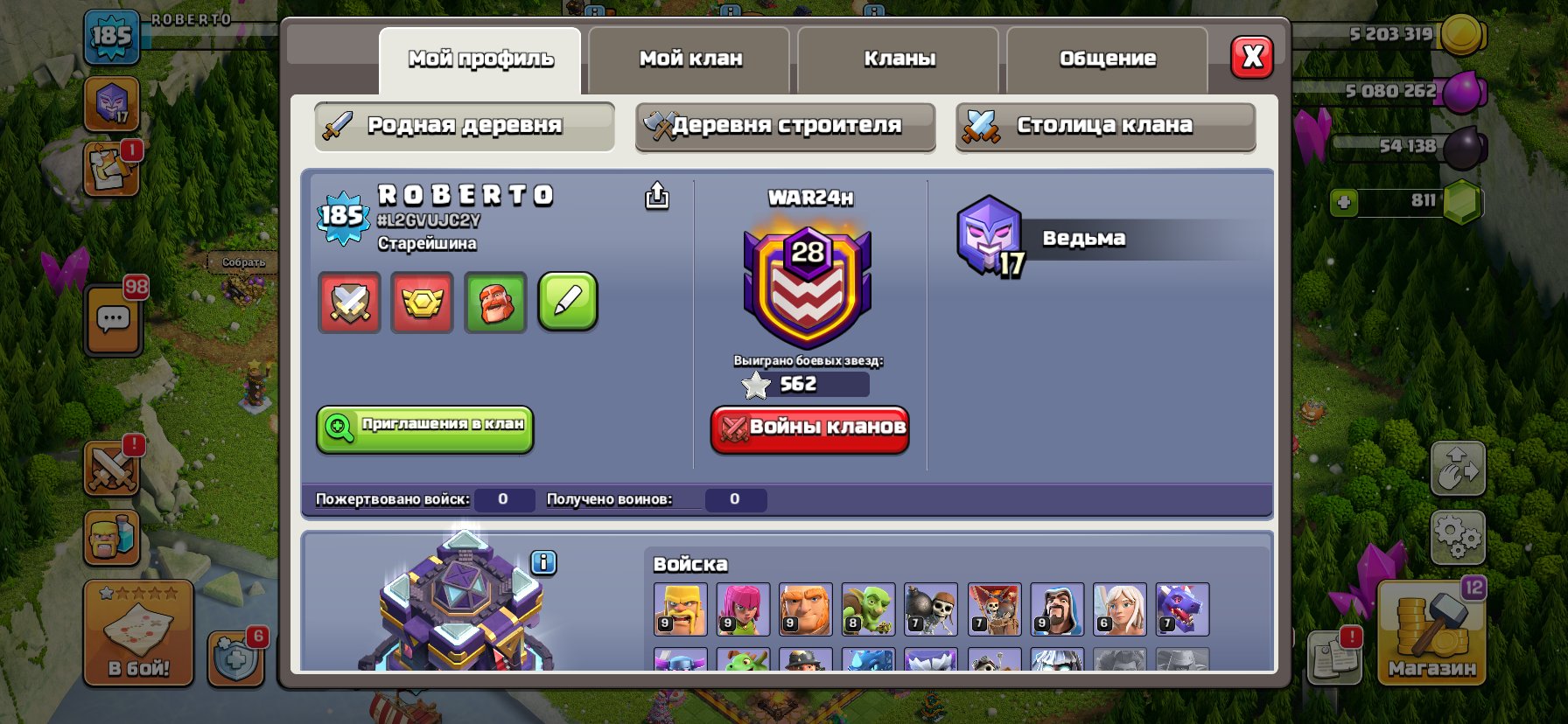1568x724 pixels.
Task: Open the chat panel with 98 messages
Action: pyautogui.click(x=112, y=319)
